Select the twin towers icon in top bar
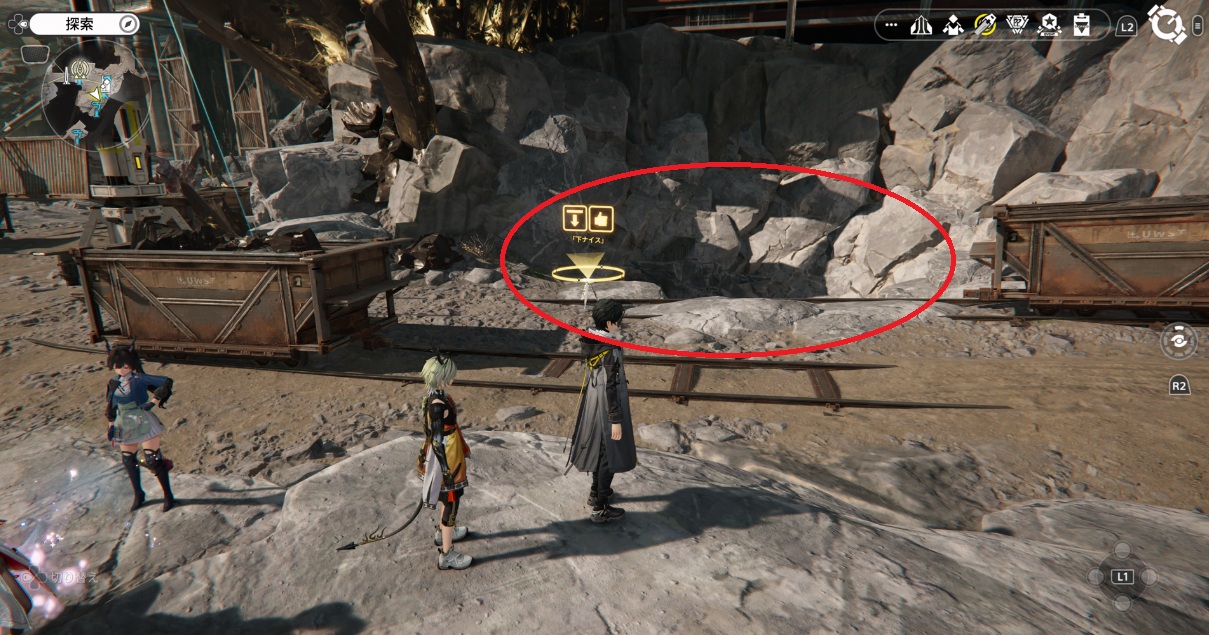1209x635 pixels. point(921,25)
